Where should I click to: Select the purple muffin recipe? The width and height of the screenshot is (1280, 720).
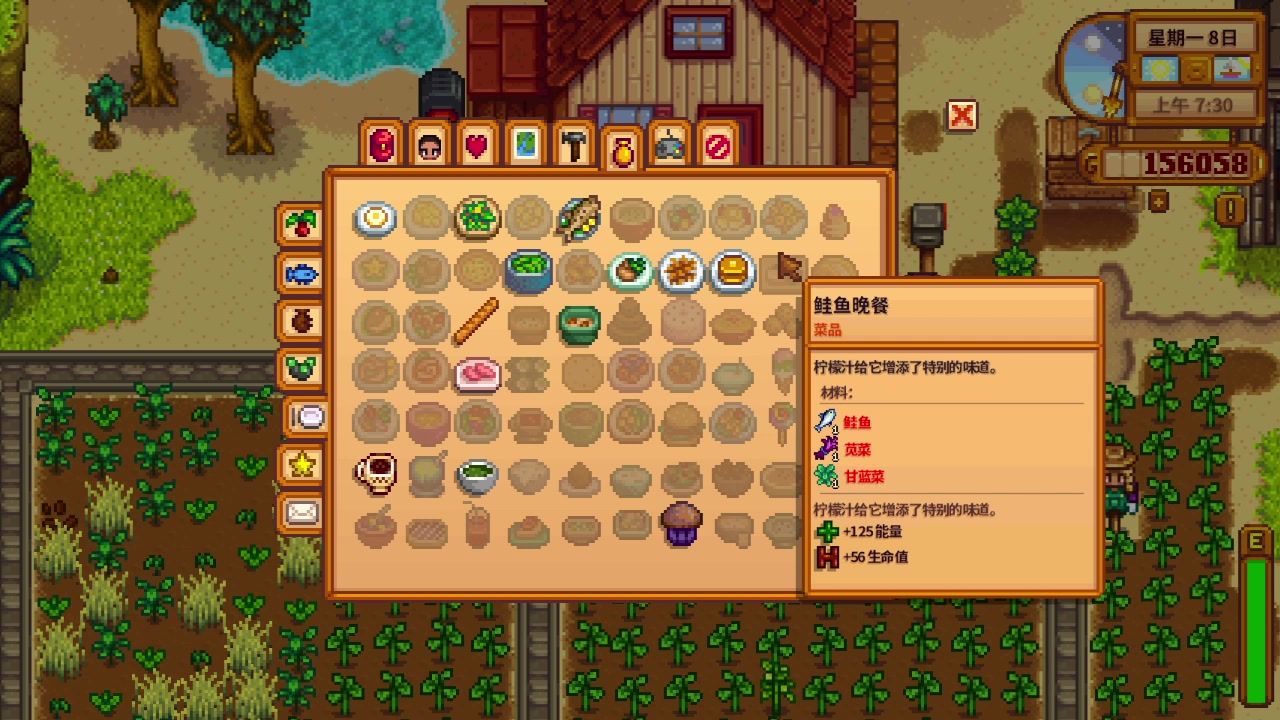pyautogui.click(x=681, y=524)
